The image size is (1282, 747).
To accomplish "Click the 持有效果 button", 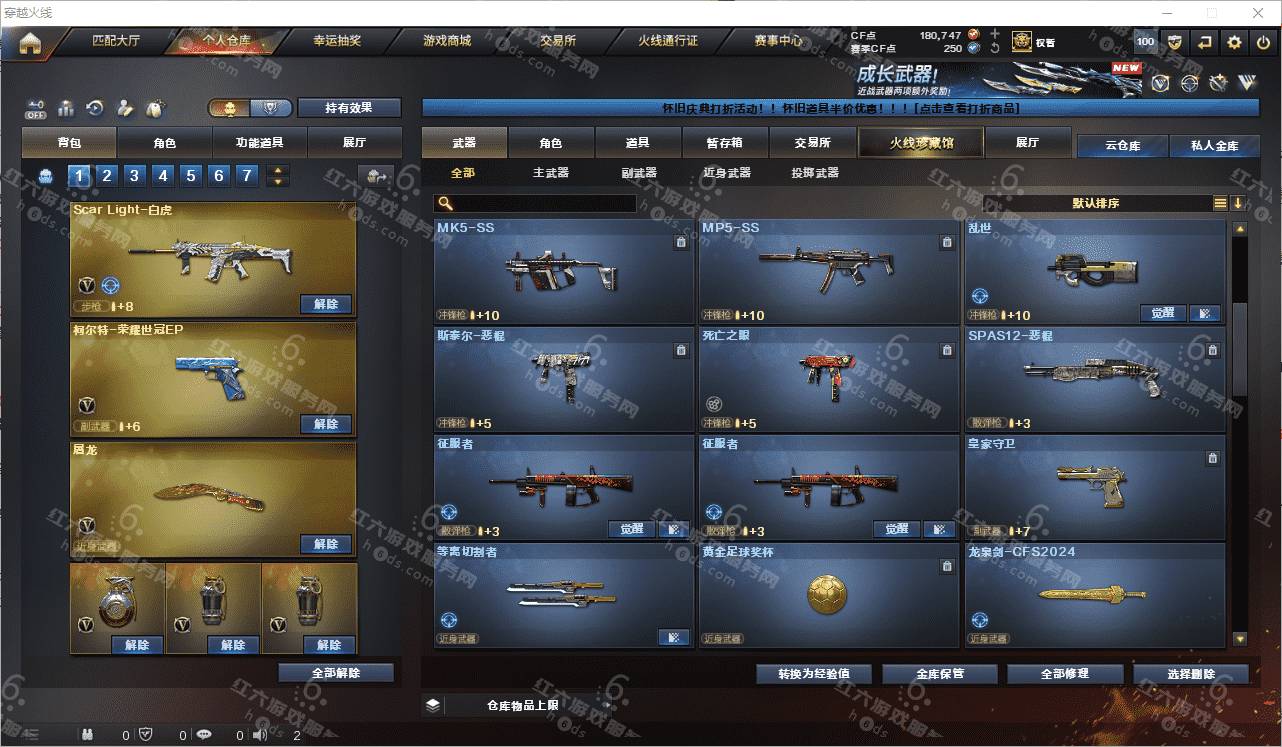I will [x=349, y=108].
